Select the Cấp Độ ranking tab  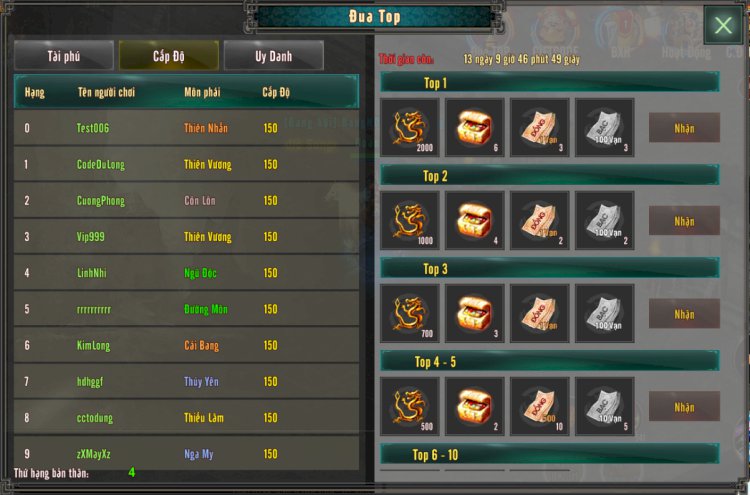click(x=168, y=56)
